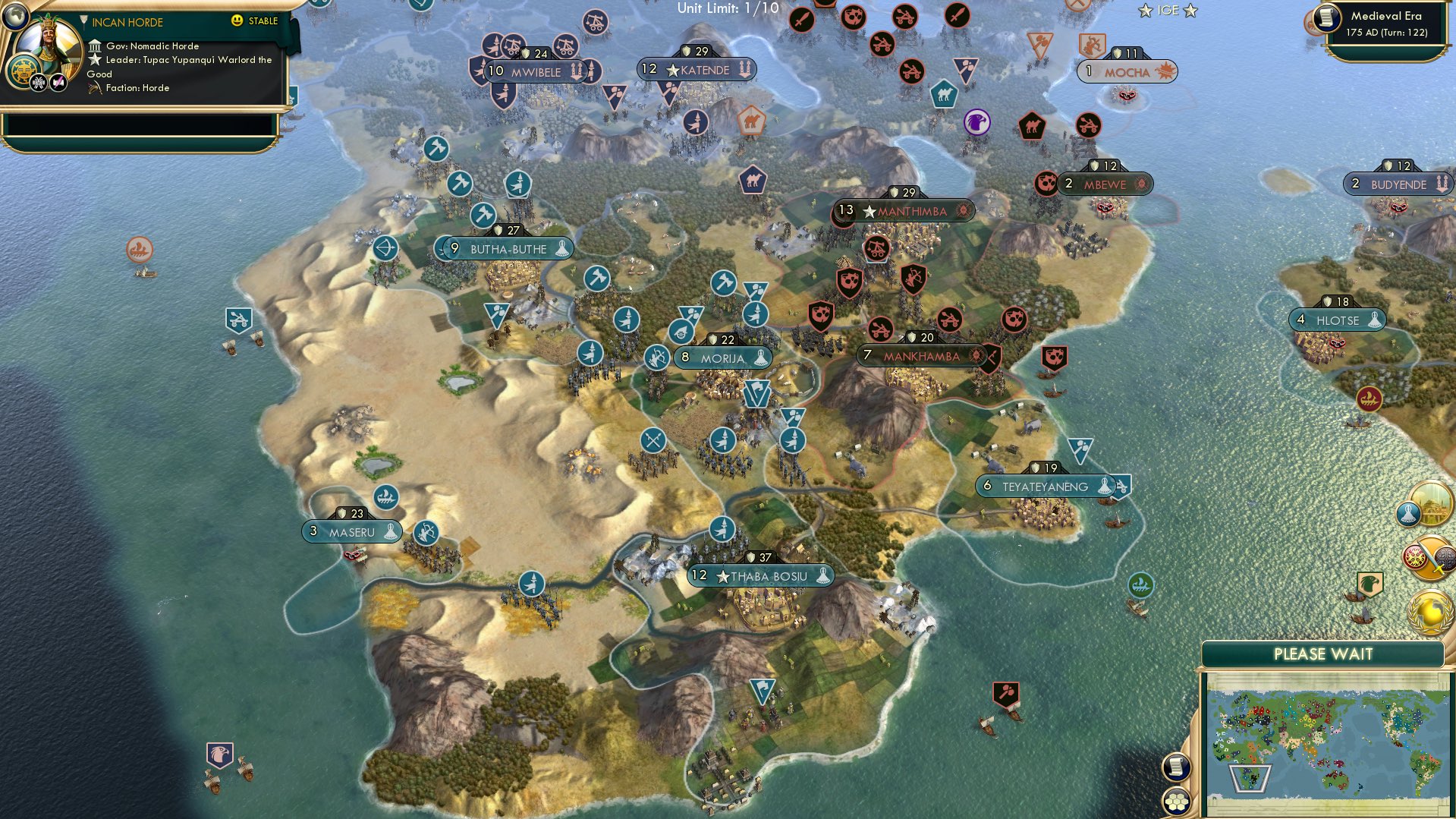The width and height of the screenshot is (1456, 819).
Task: Toggle strategic view with the hex icon
Action: pos(1176,801)
